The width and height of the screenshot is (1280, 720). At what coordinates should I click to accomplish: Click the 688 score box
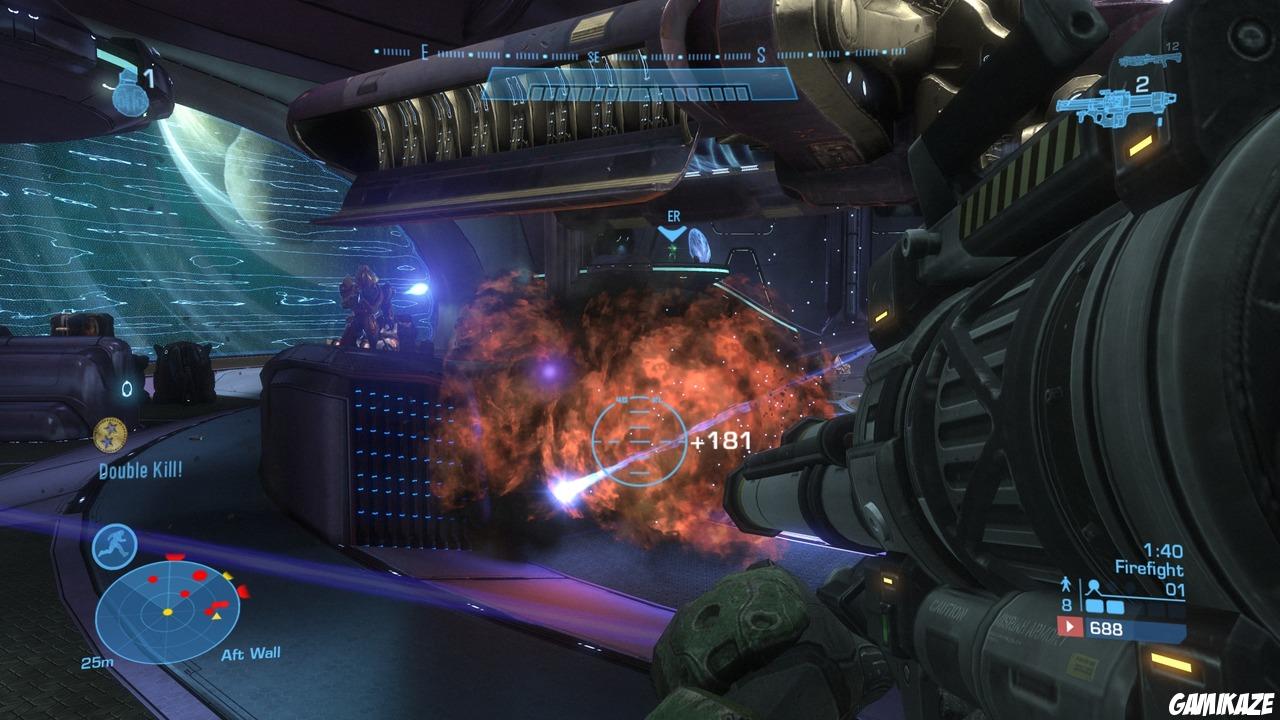point(1106,628)
